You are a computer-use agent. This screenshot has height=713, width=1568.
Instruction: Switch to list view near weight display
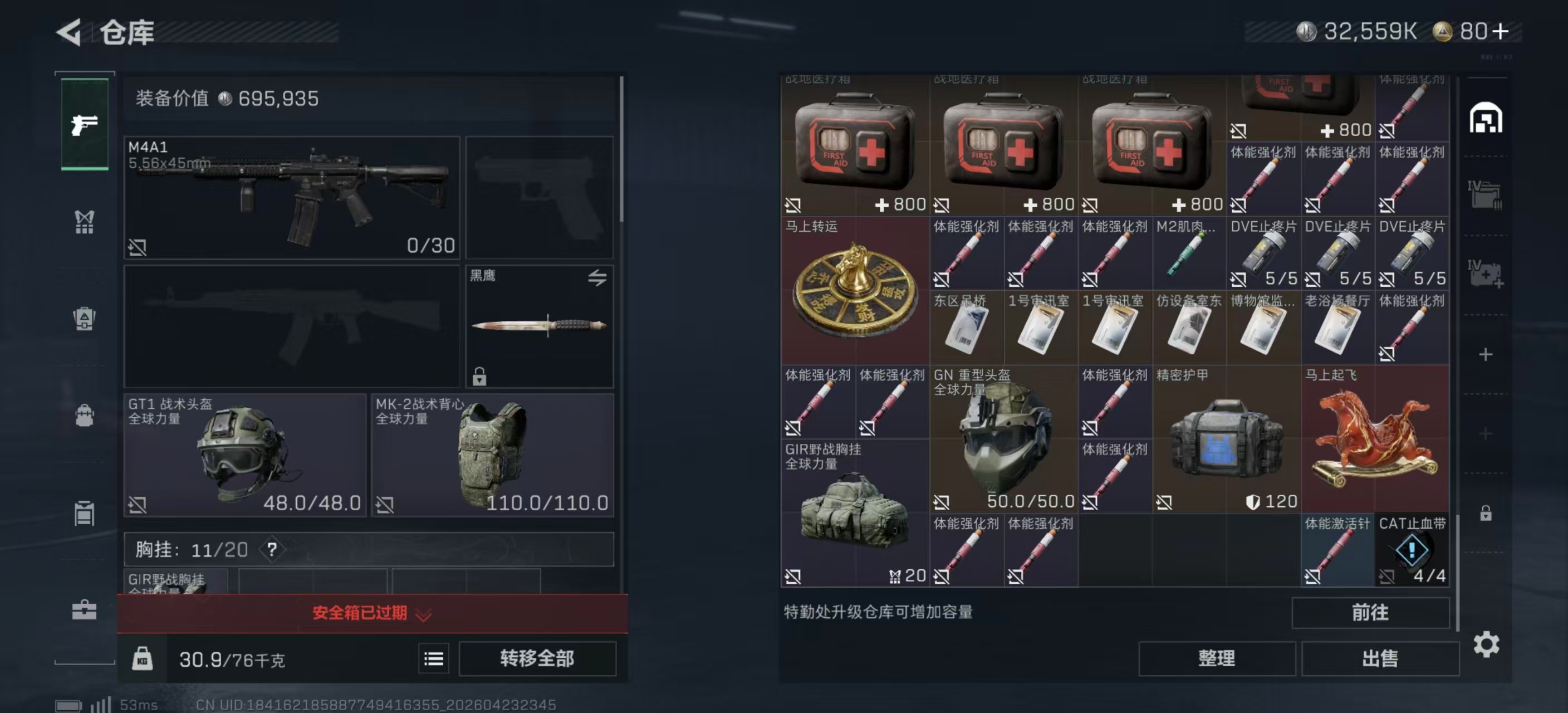[433, 658]
